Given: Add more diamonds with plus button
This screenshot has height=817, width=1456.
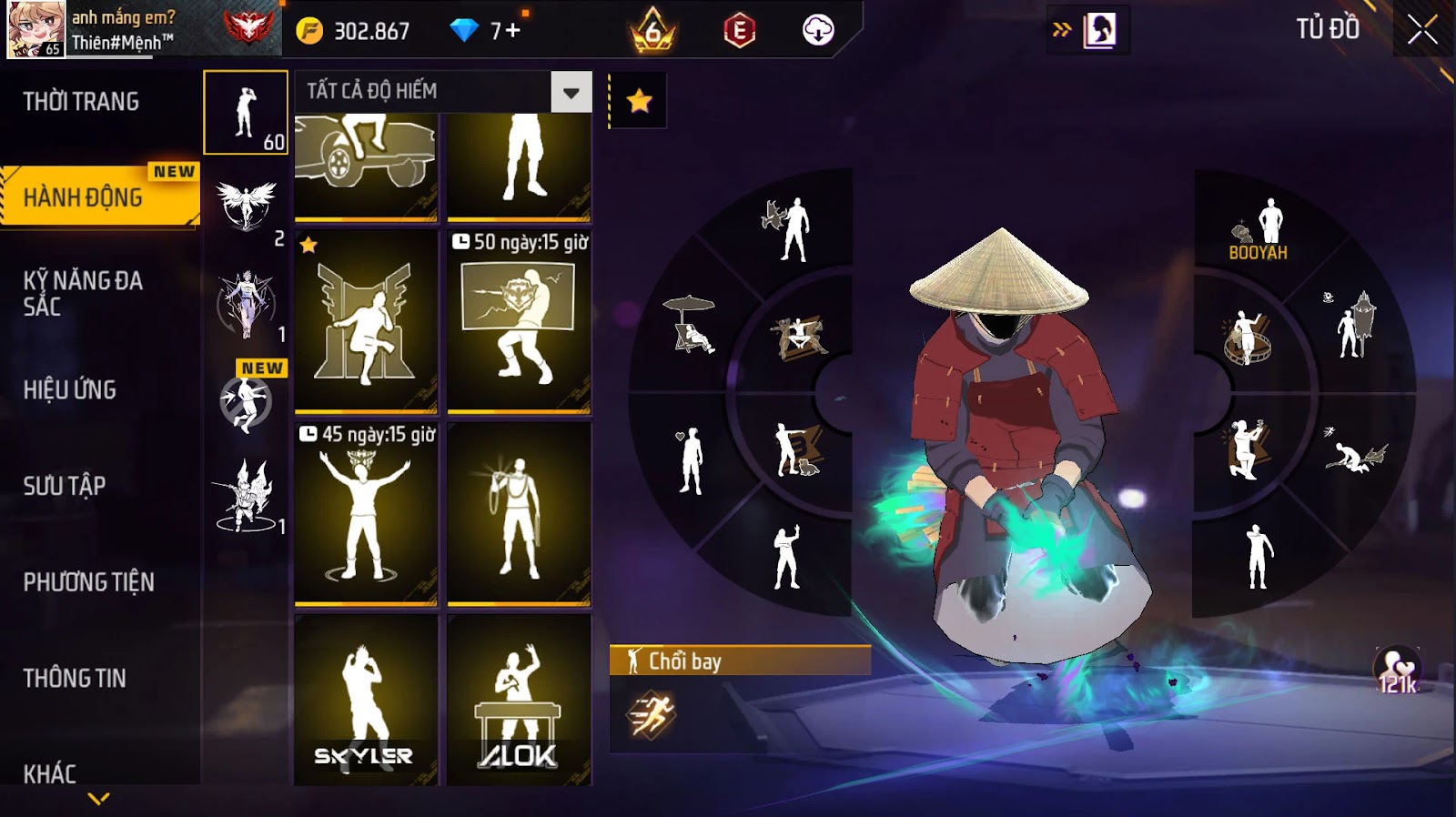Looking at the screenshot, I should 512,31.
